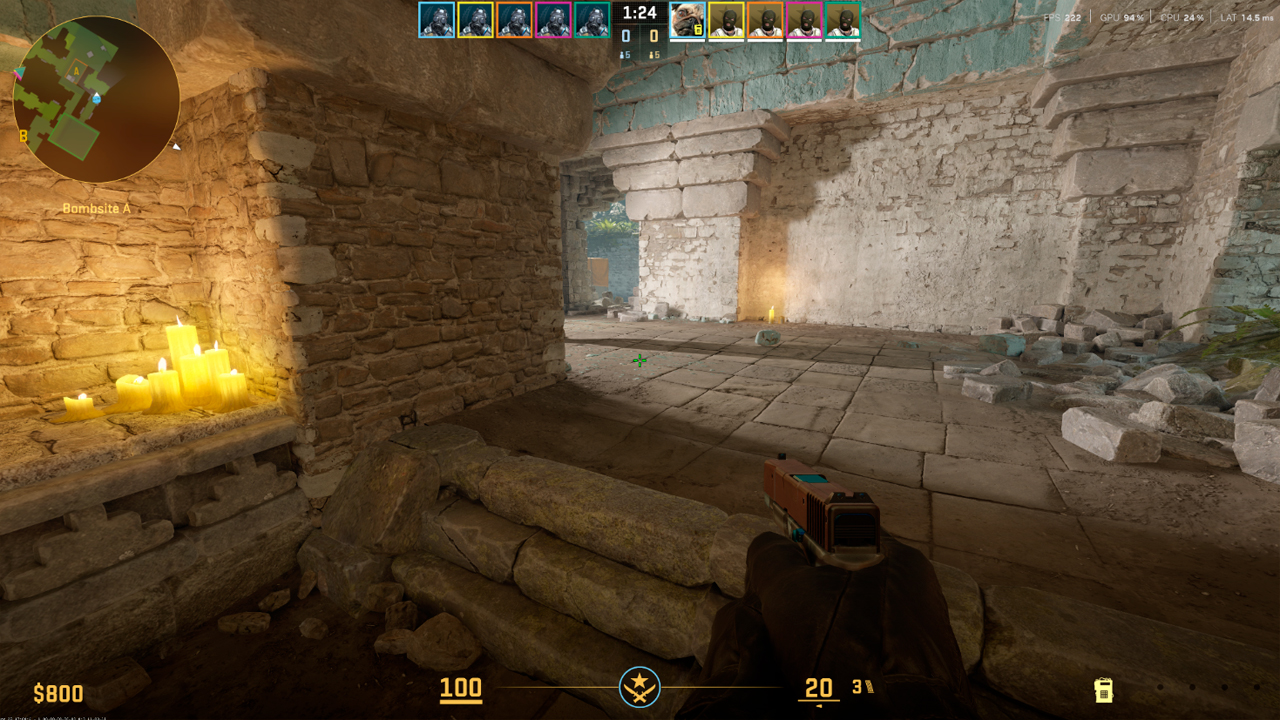This screenshot has width=1280, height=720.
Task: Pick the pink-framed gas mask player portrait
Action: (x=553, y=20)
